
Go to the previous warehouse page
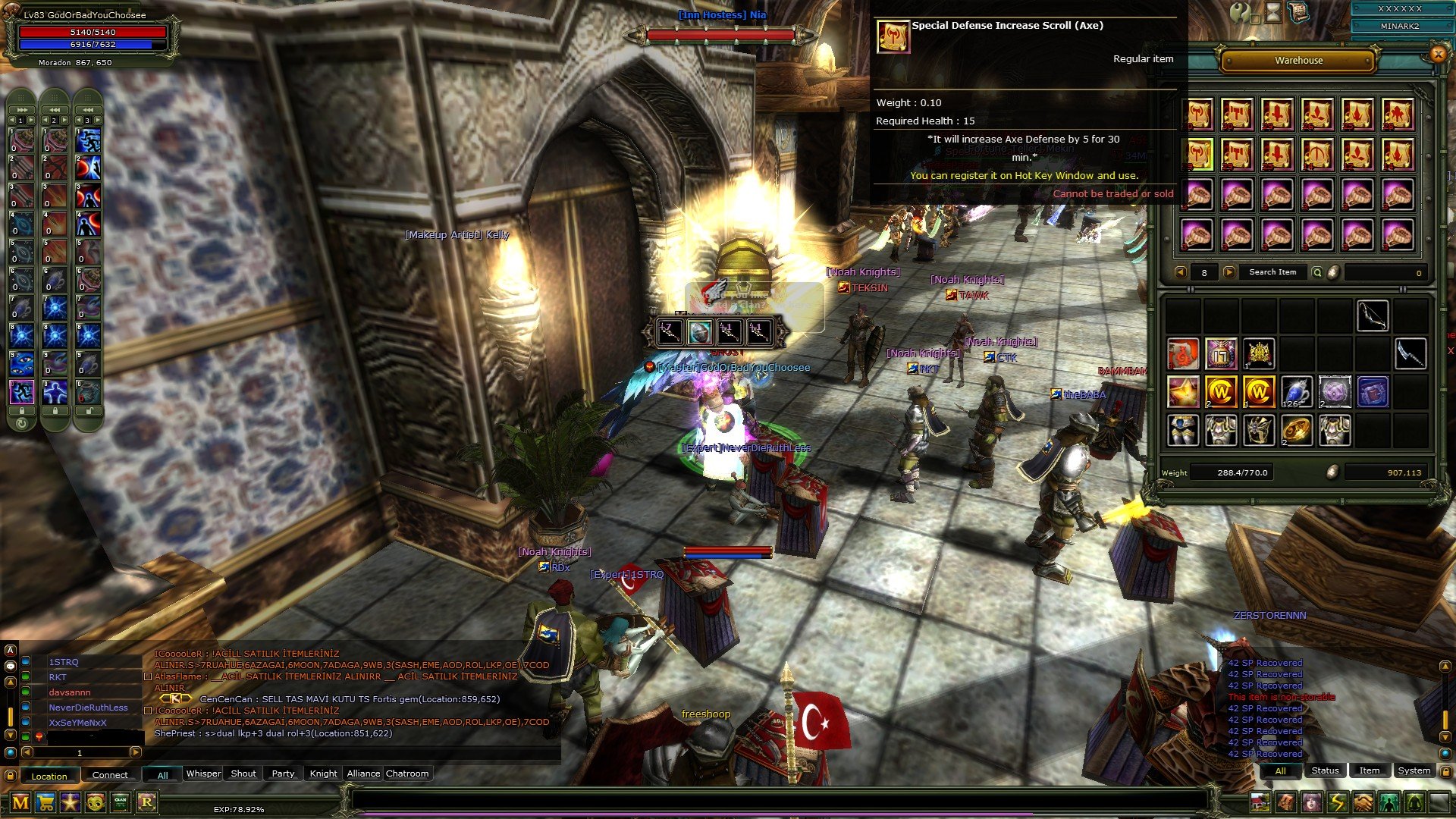1180,272
